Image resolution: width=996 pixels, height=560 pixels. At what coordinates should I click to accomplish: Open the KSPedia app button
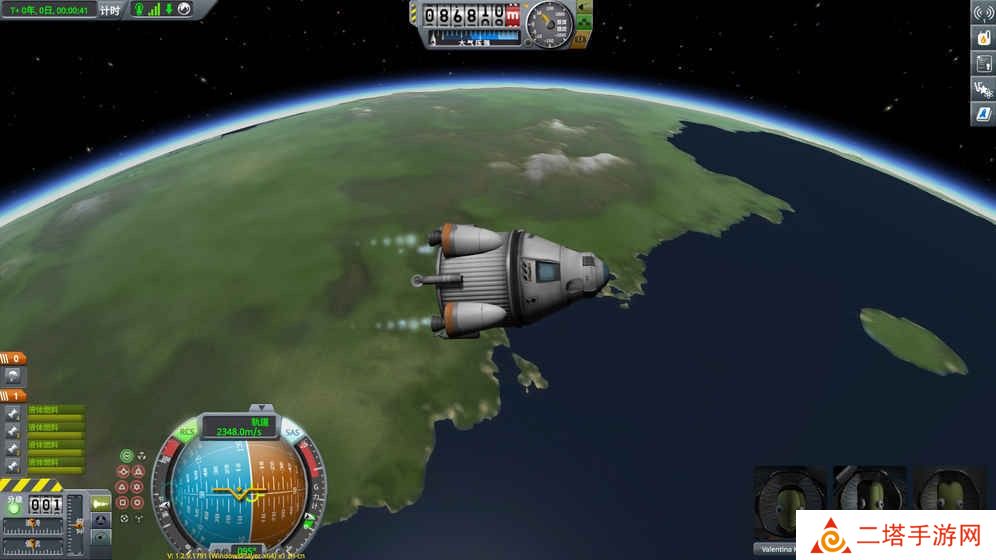982,114
